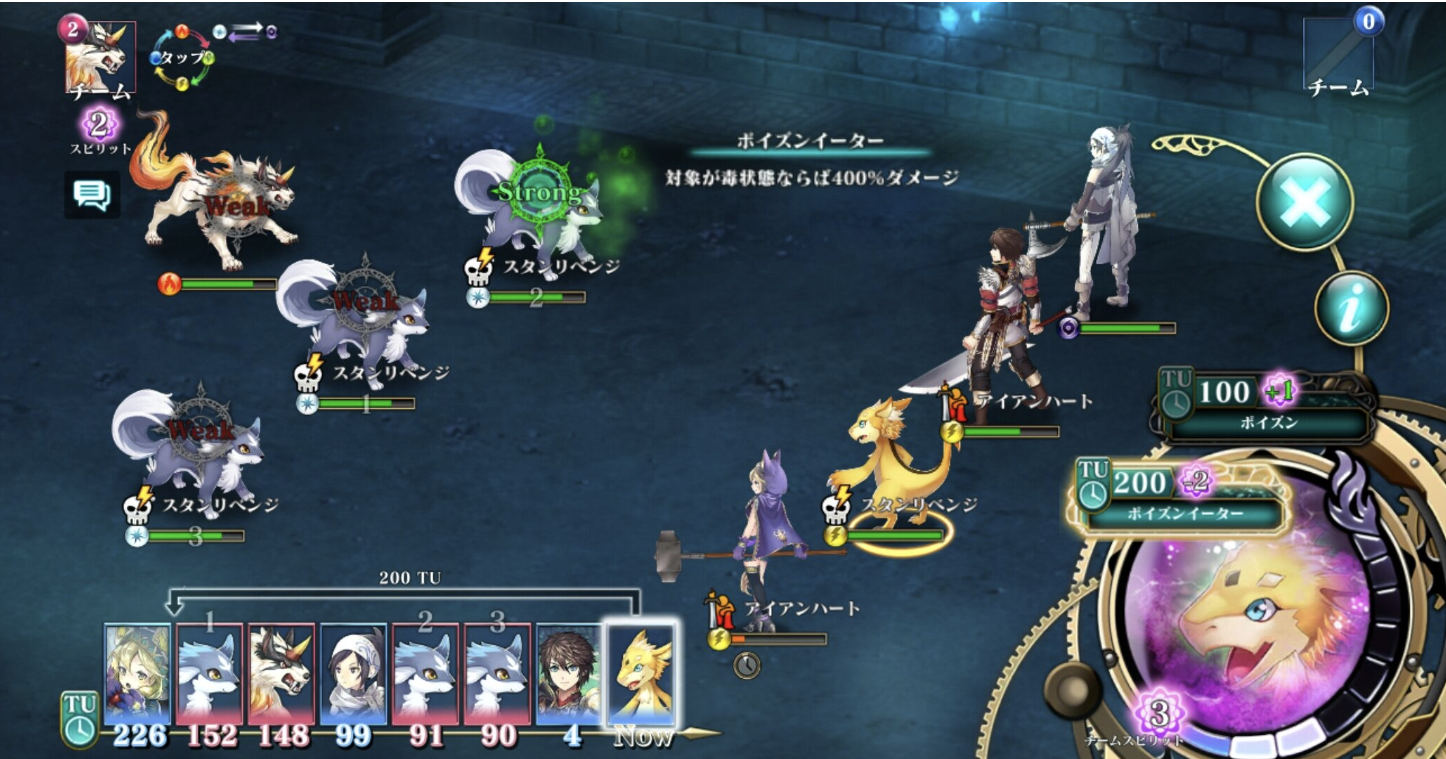Open the enemy team portrait with fire wolf
The height and width of the screenshot is (759, 1446).
(100, 57)
